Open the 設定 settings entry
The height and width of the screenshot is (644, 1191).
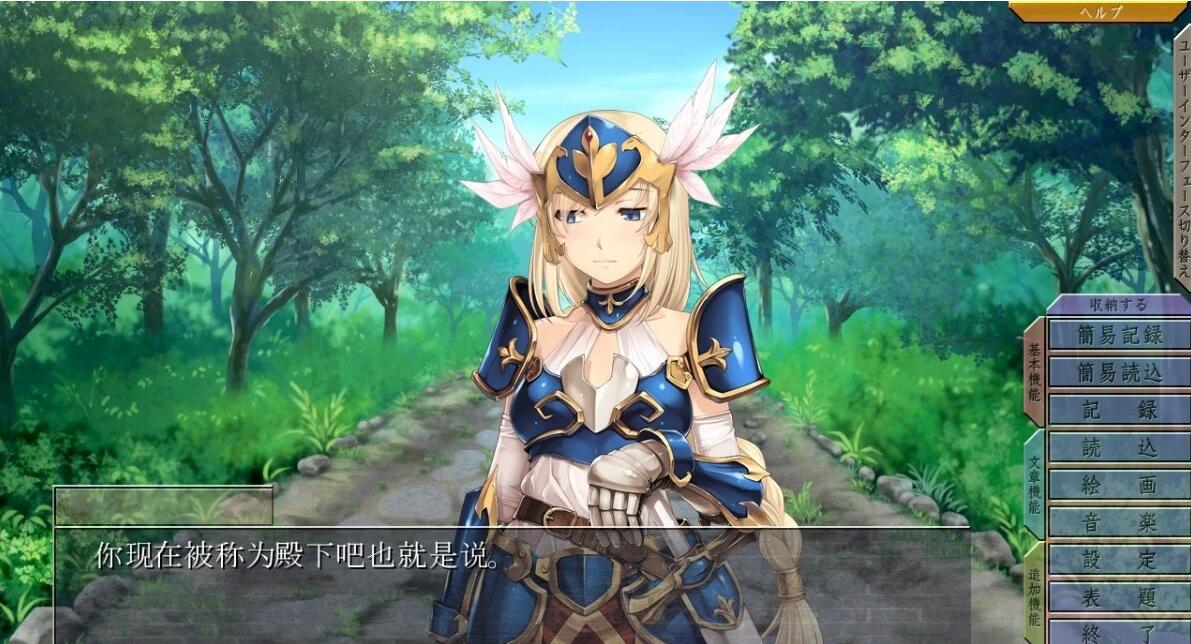(x=1119, y=560)
